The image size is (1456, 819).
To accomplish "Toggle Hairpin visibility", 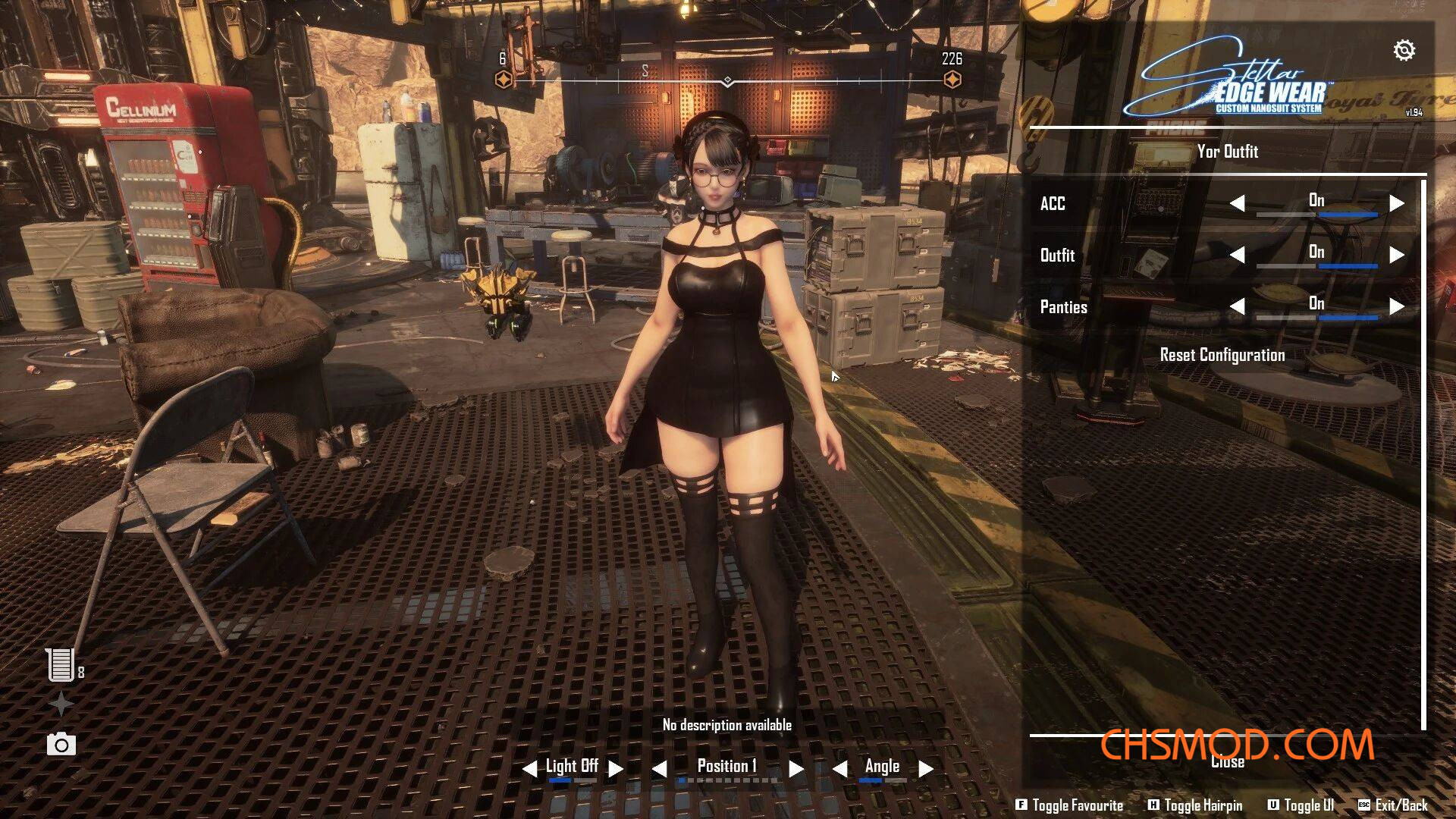I will pyautogui.click(x=1195, y=805).
